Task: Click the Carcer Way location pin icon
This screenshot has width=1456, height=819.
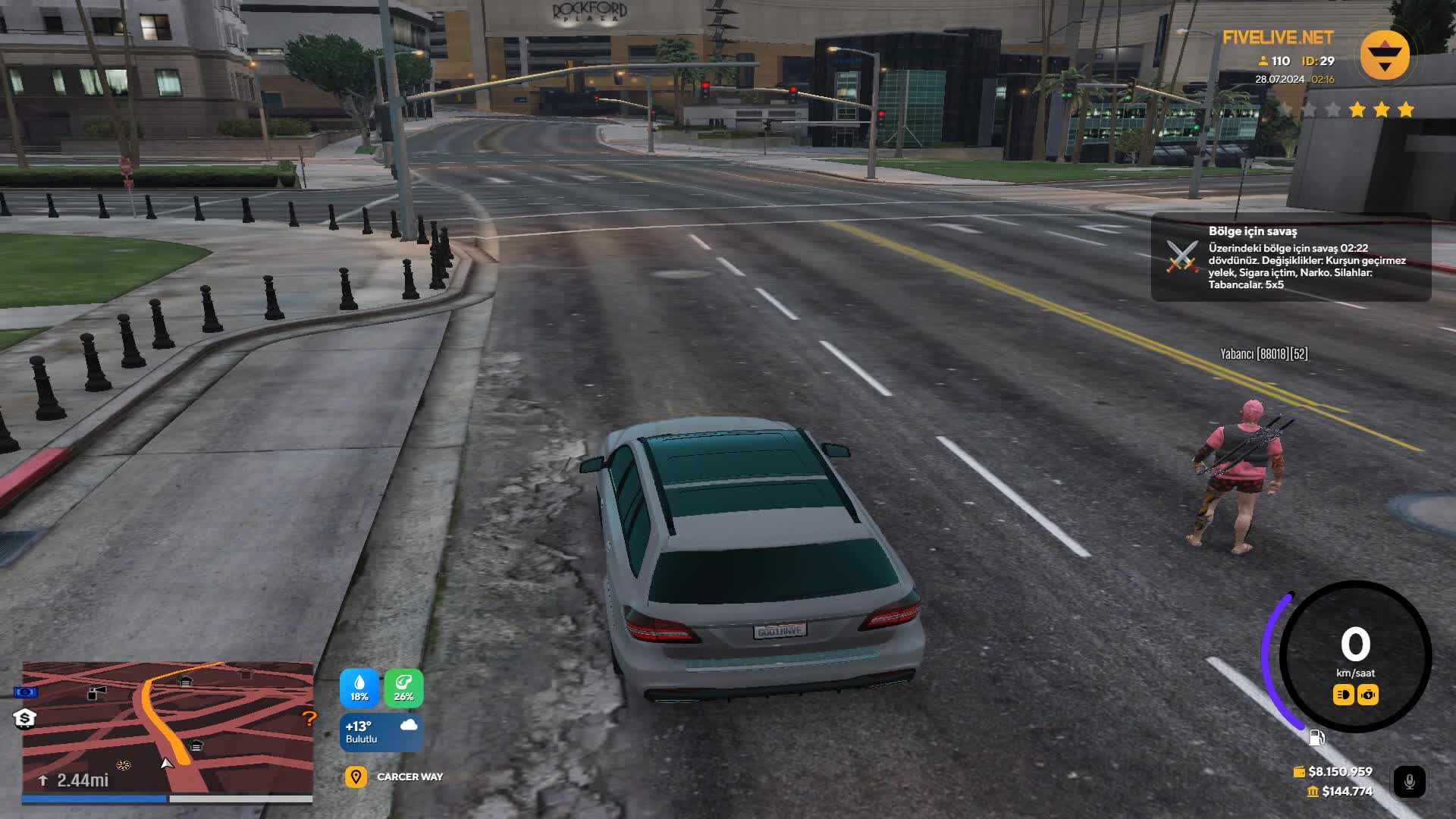Action: click(x=356, y=777)
